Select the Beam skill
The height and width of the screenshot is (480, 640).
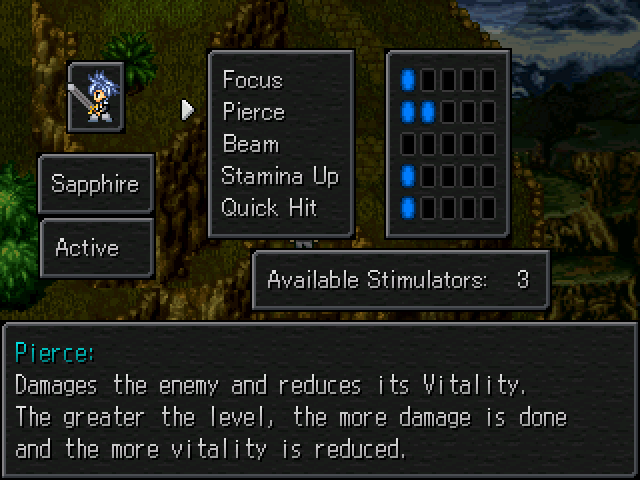(250, 144)
